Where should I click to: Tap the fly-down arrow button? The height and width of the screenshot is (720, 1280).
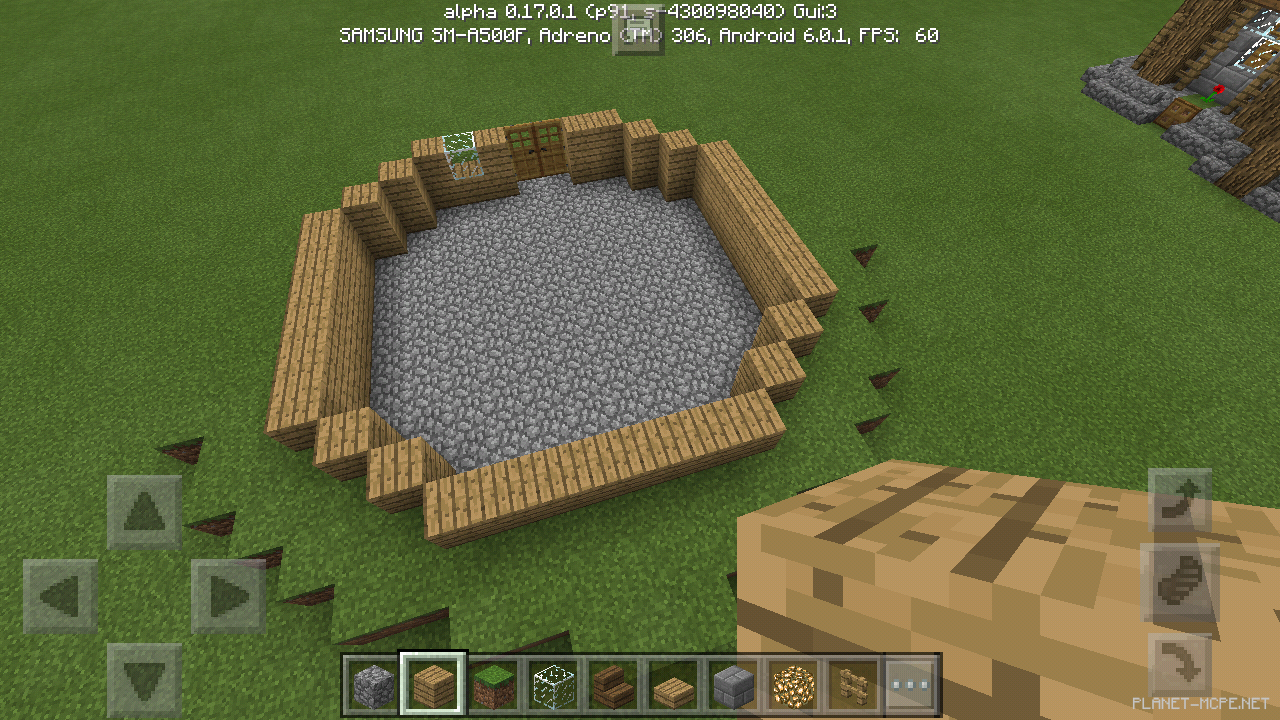1180,665
